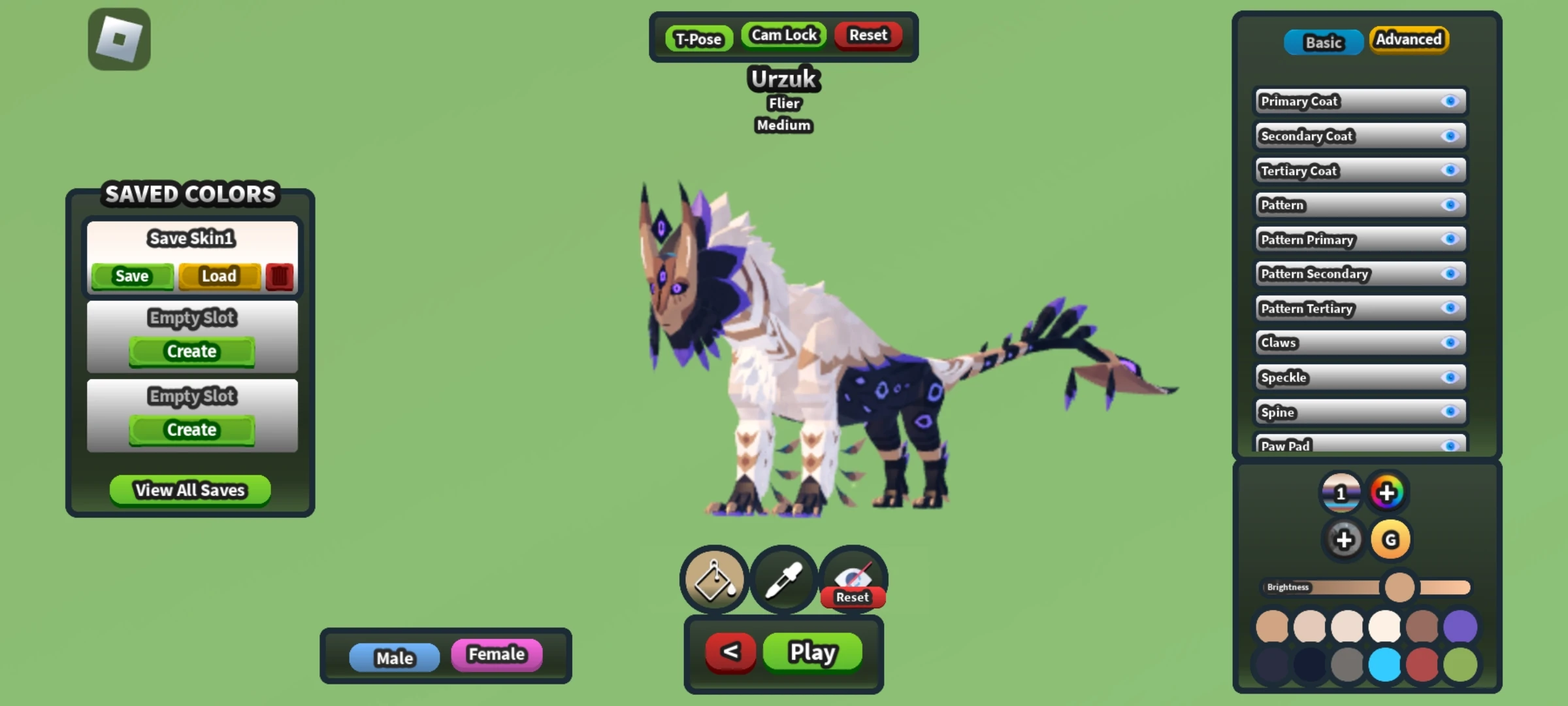Switch to the Basic tab
Image resolution: width=1568 pixels, height=706 pixels.
[x=1323, y=42]
